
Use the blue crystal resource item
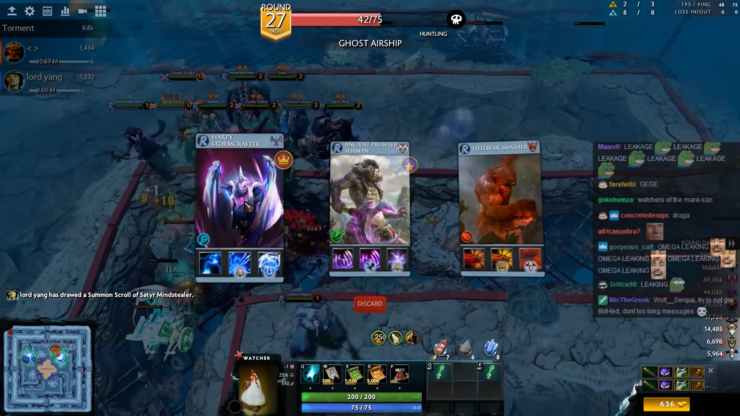491,347
